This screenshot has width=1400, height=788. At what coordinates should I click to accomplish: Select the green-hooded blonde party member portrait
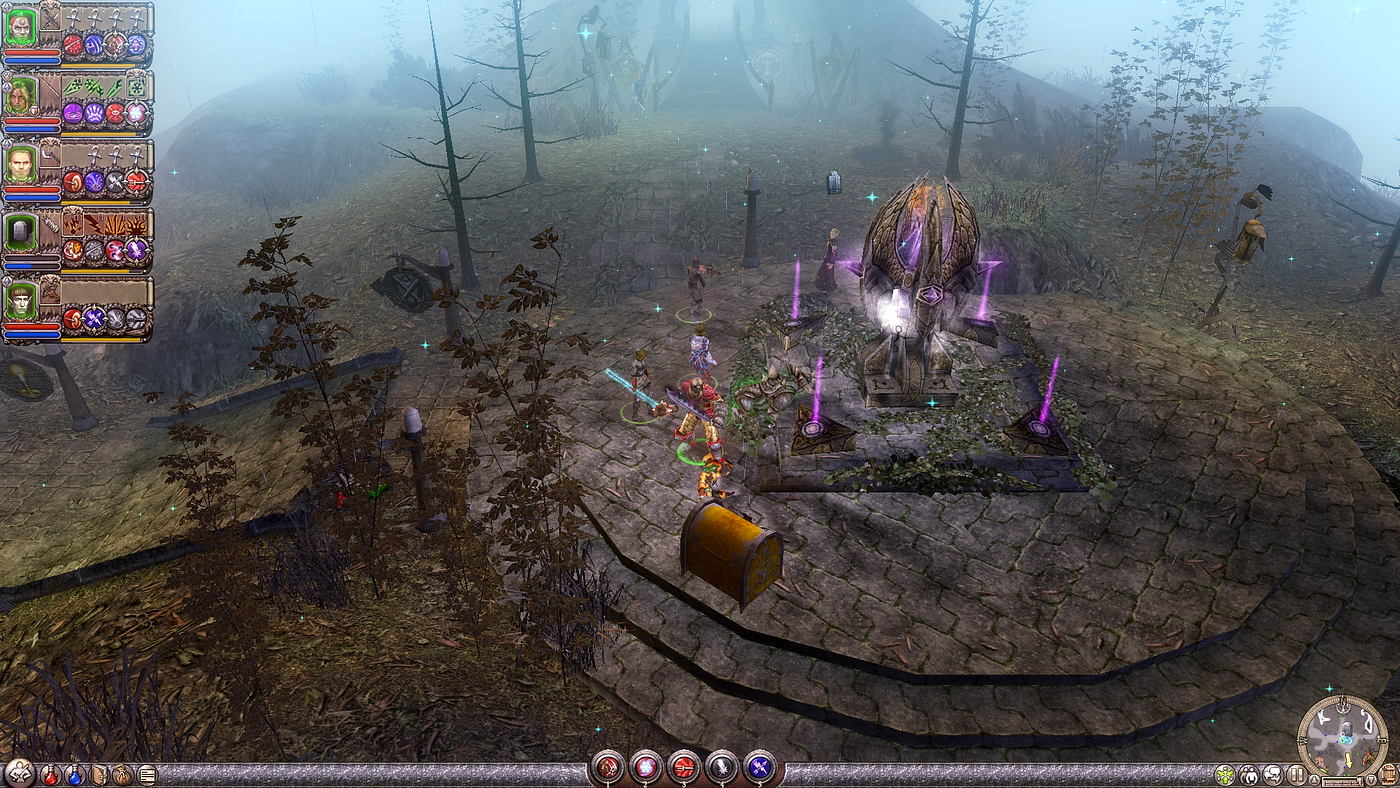(20, 95)
